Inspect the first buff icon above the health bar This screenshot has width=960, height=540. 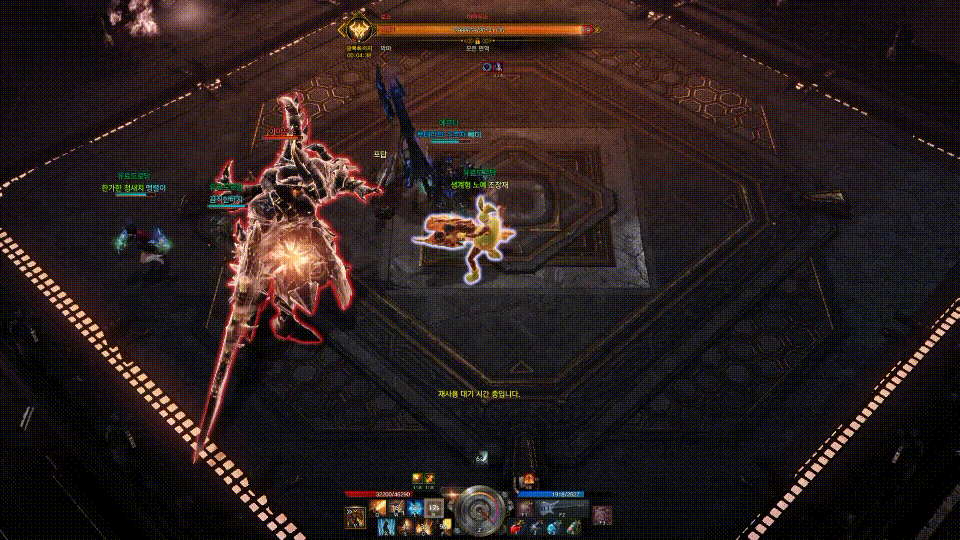tap(417, 479)
